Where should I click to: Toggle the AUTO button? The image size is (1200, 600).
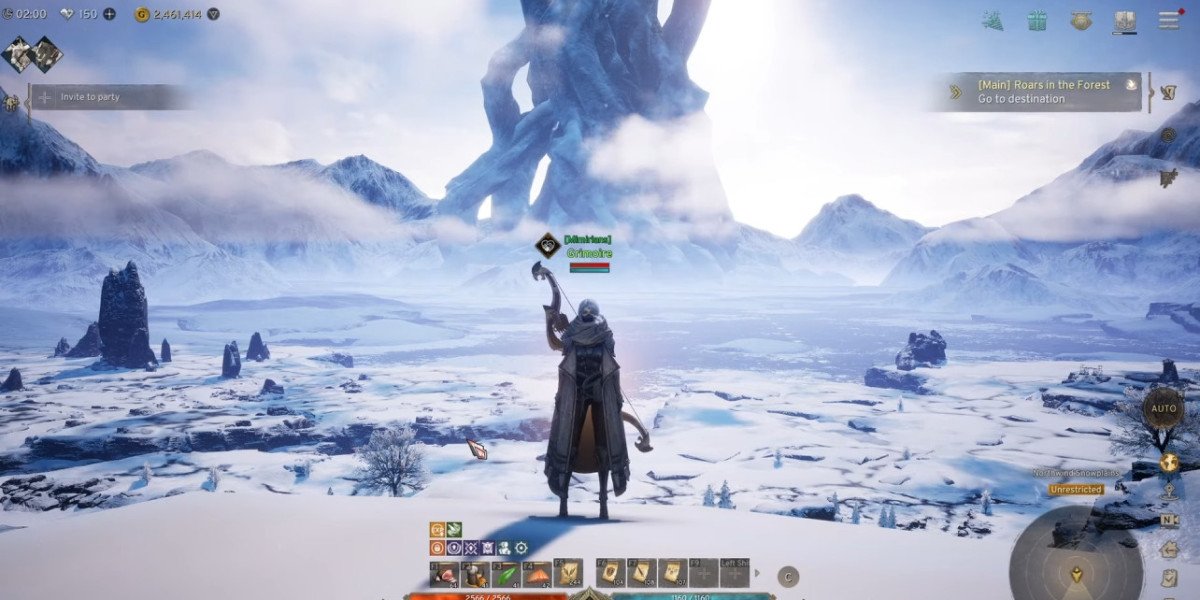1163,408
